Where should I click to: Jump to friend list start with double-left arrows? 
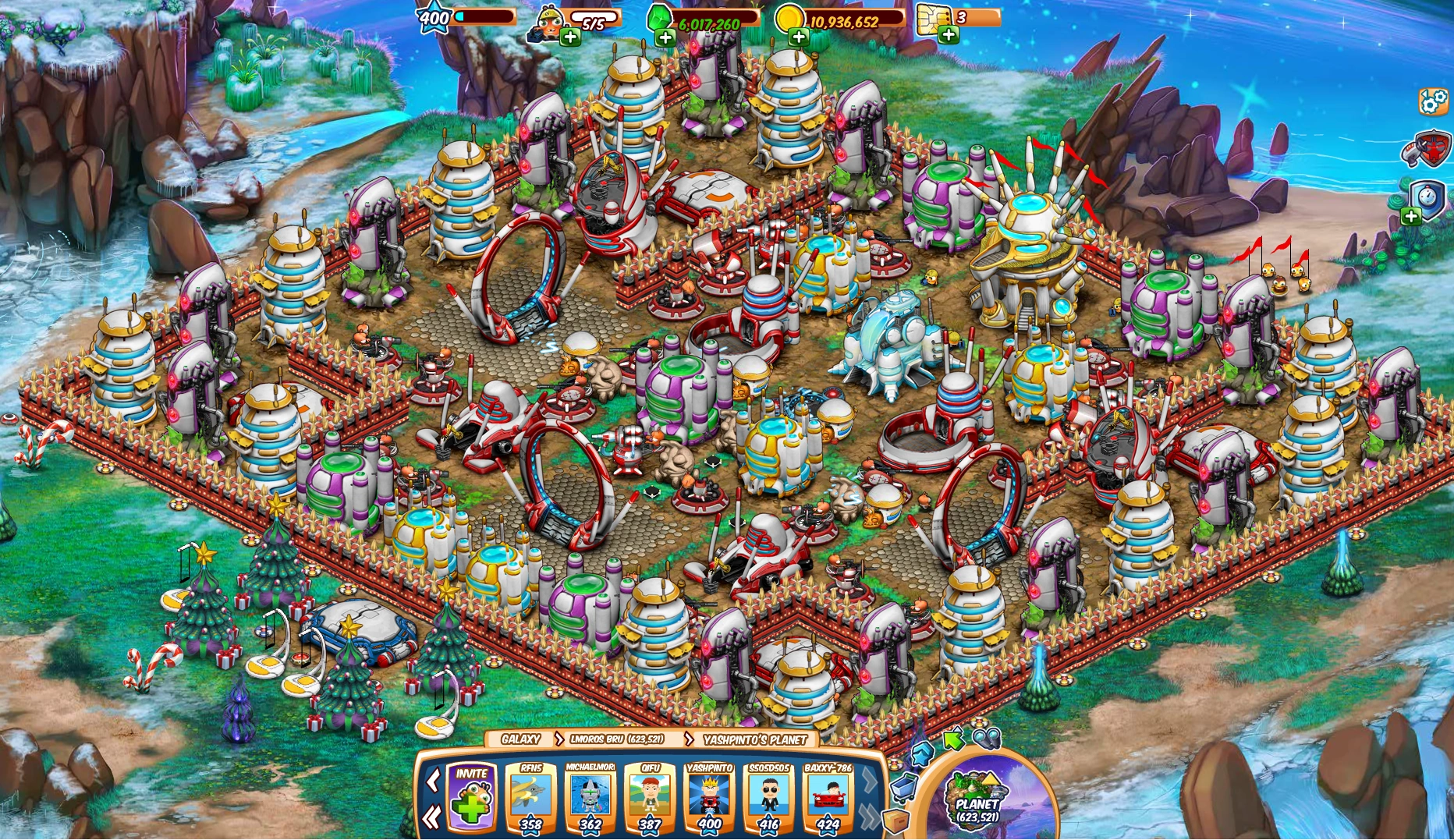click(431, 818)
